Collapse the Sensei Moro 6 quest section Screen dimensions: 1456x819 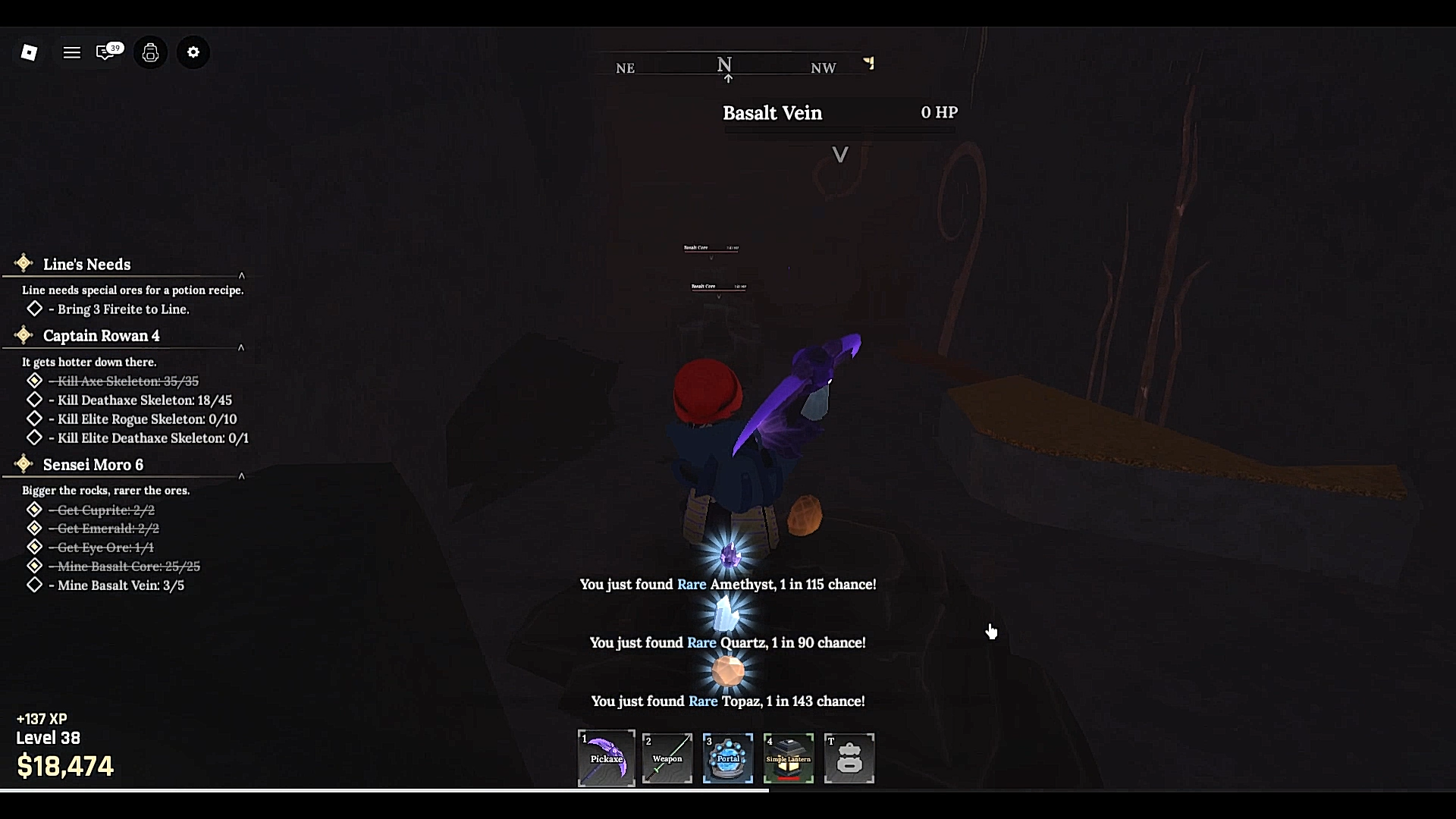(x=242, y=475)
